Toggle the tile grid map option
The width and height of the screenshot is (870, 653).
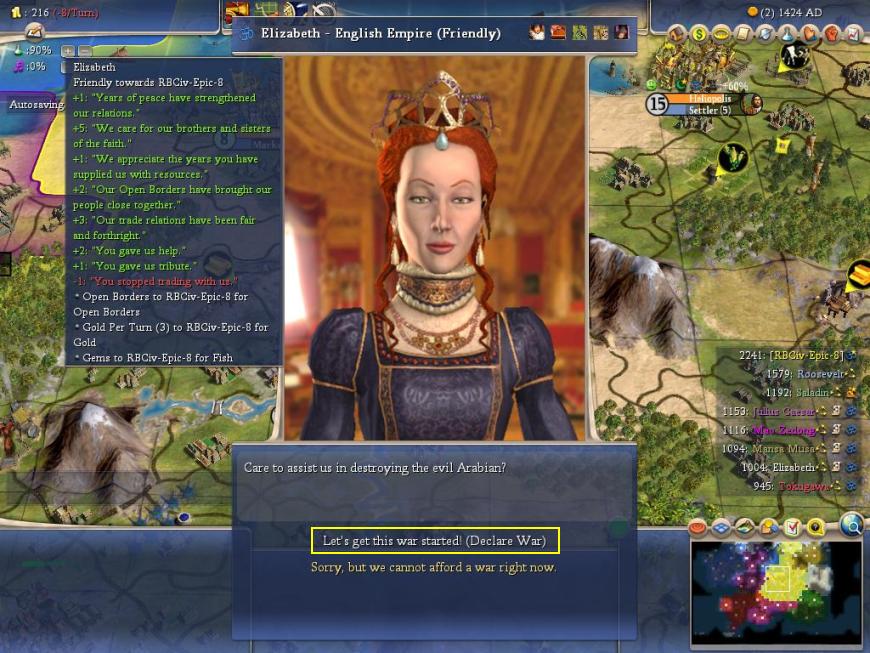pos(720,527)
